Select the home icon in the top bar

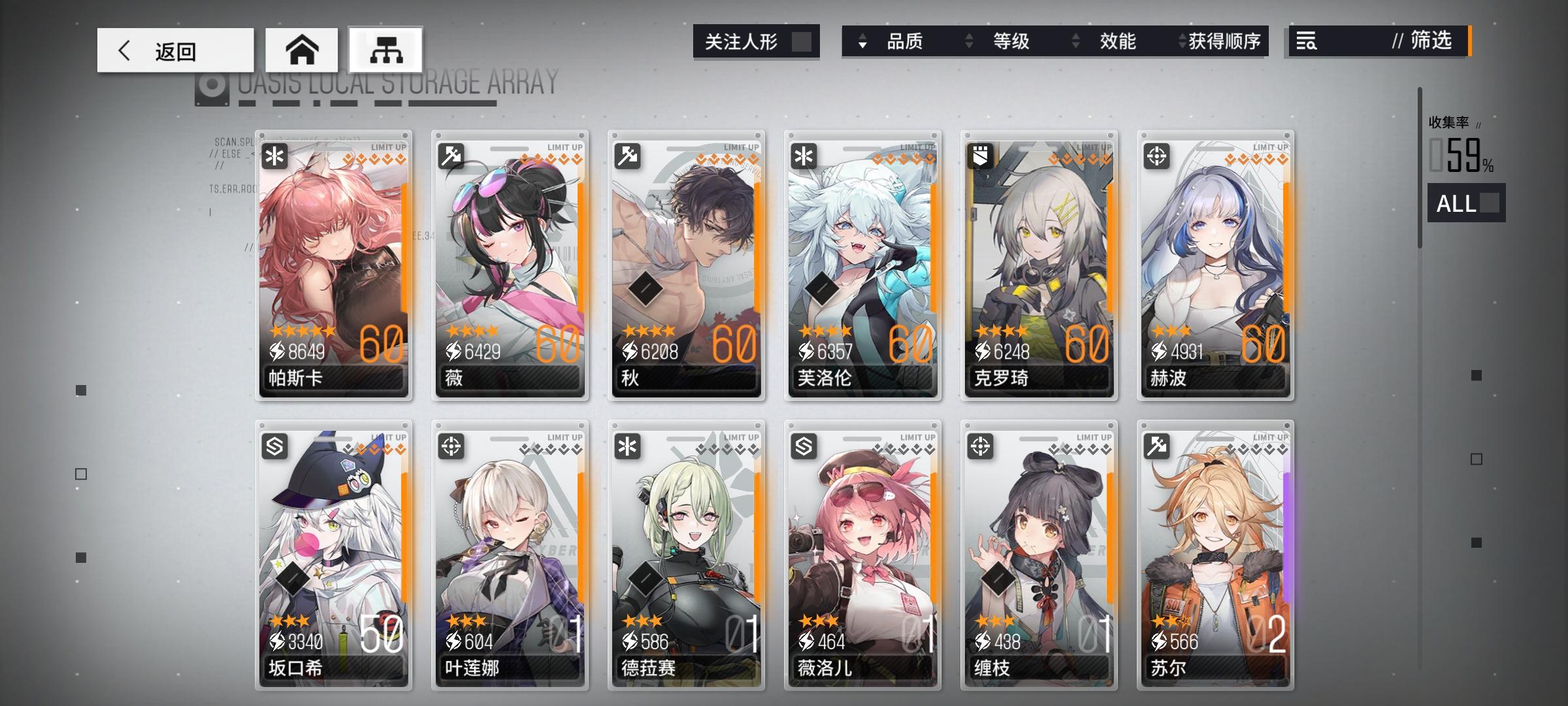click(302, 49)
